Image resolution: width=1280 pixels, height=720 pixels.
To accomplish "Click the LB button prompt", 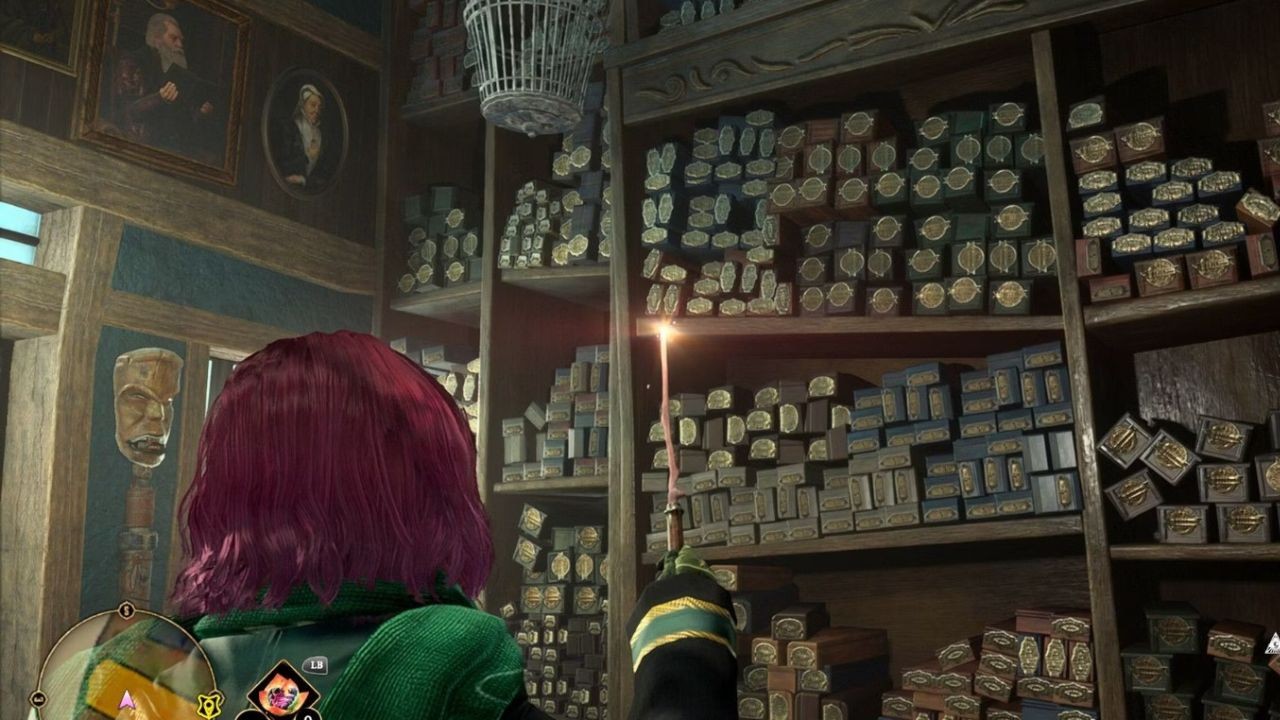I will click(x=317, y=664).
